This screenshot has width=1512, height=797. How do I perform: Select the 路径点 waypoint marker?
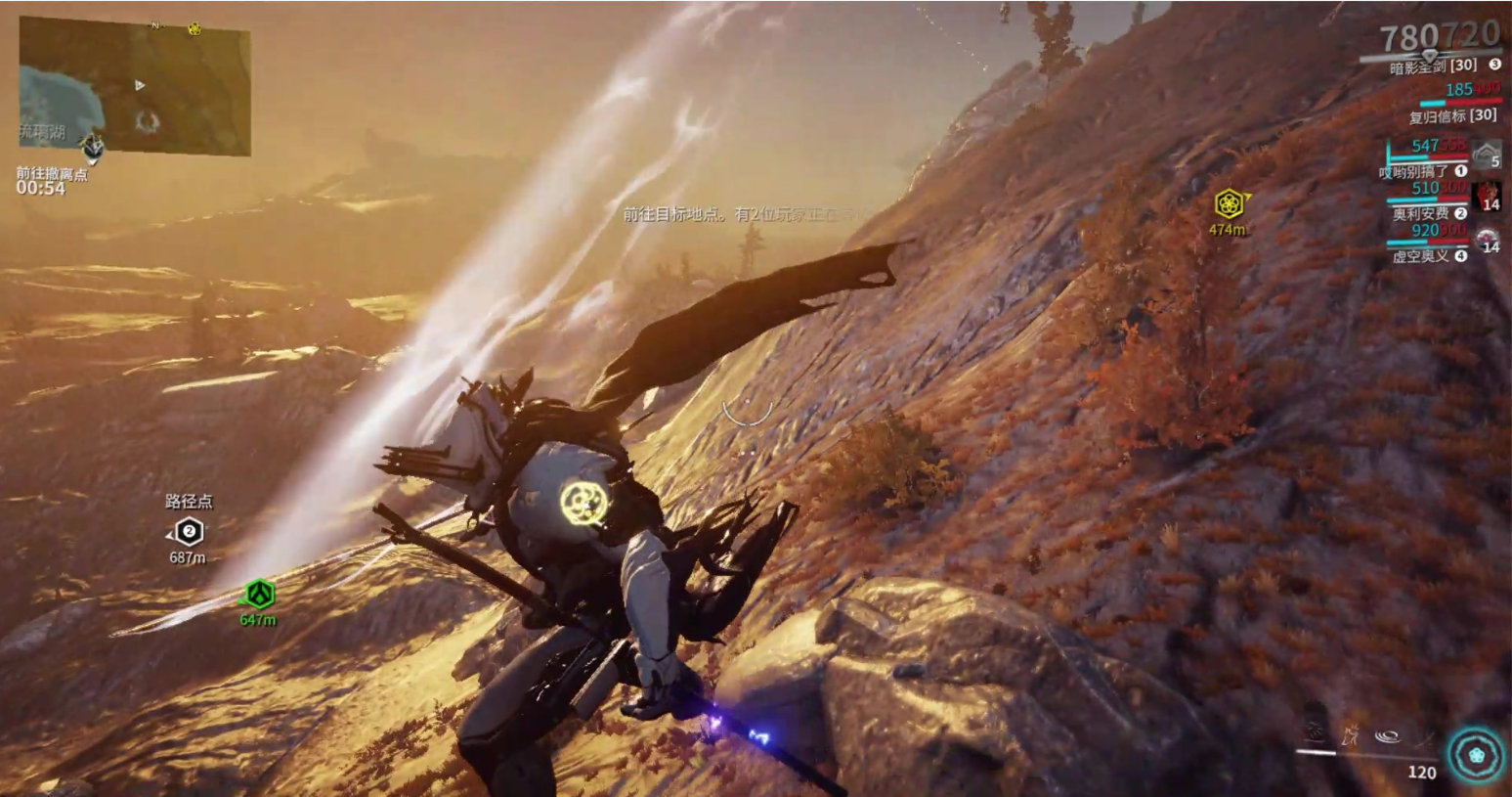pyautogui.click(x=189, y=532)
